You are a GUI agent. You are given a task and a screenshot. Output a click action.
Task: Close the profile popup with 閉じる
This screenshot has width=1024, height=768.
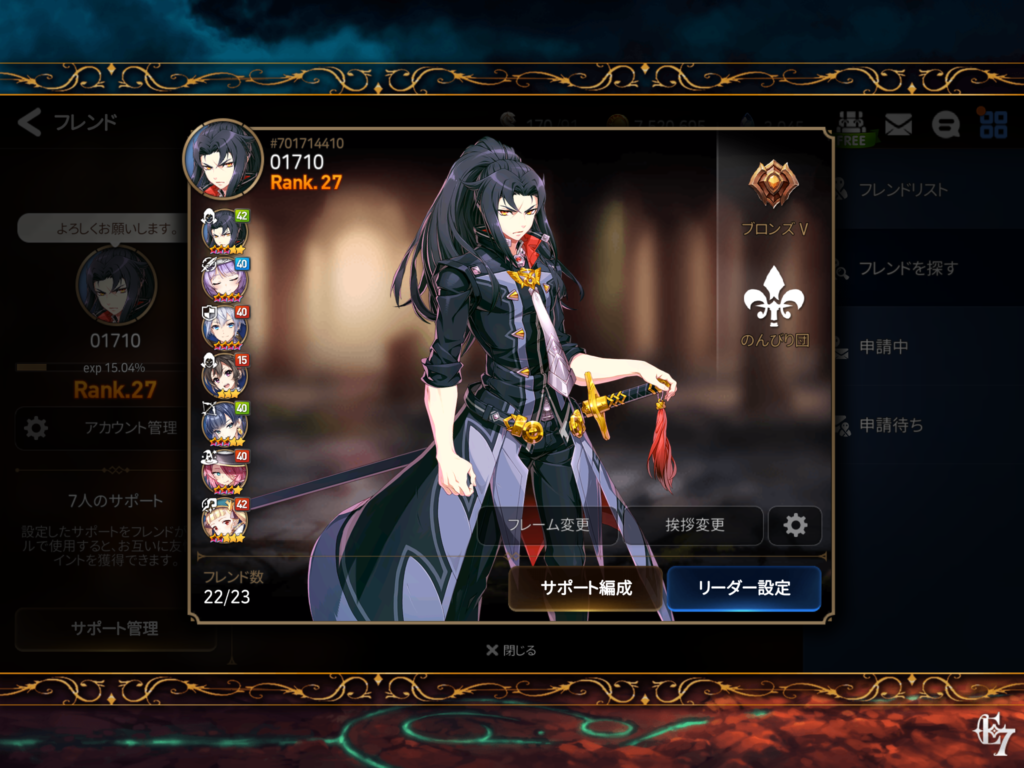[x=511, y=650]
